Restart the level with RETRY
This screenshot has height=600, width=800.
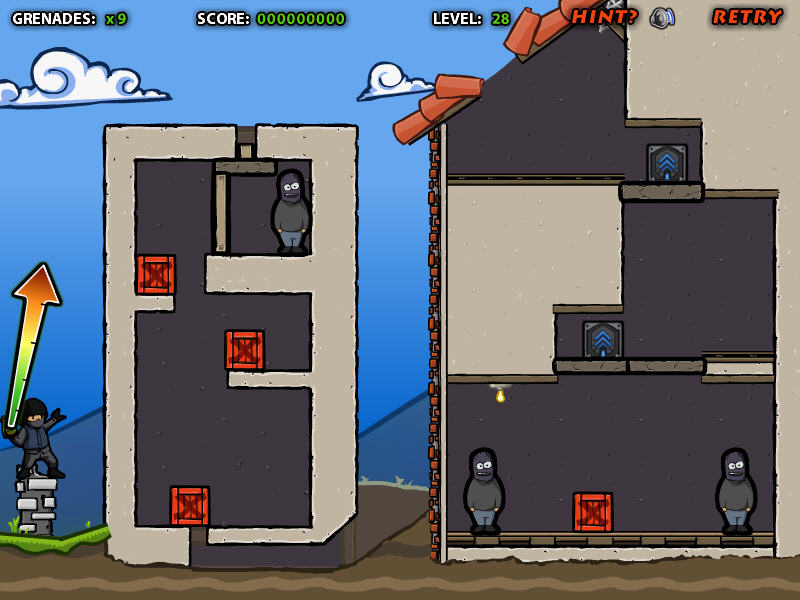click(747, 17)
